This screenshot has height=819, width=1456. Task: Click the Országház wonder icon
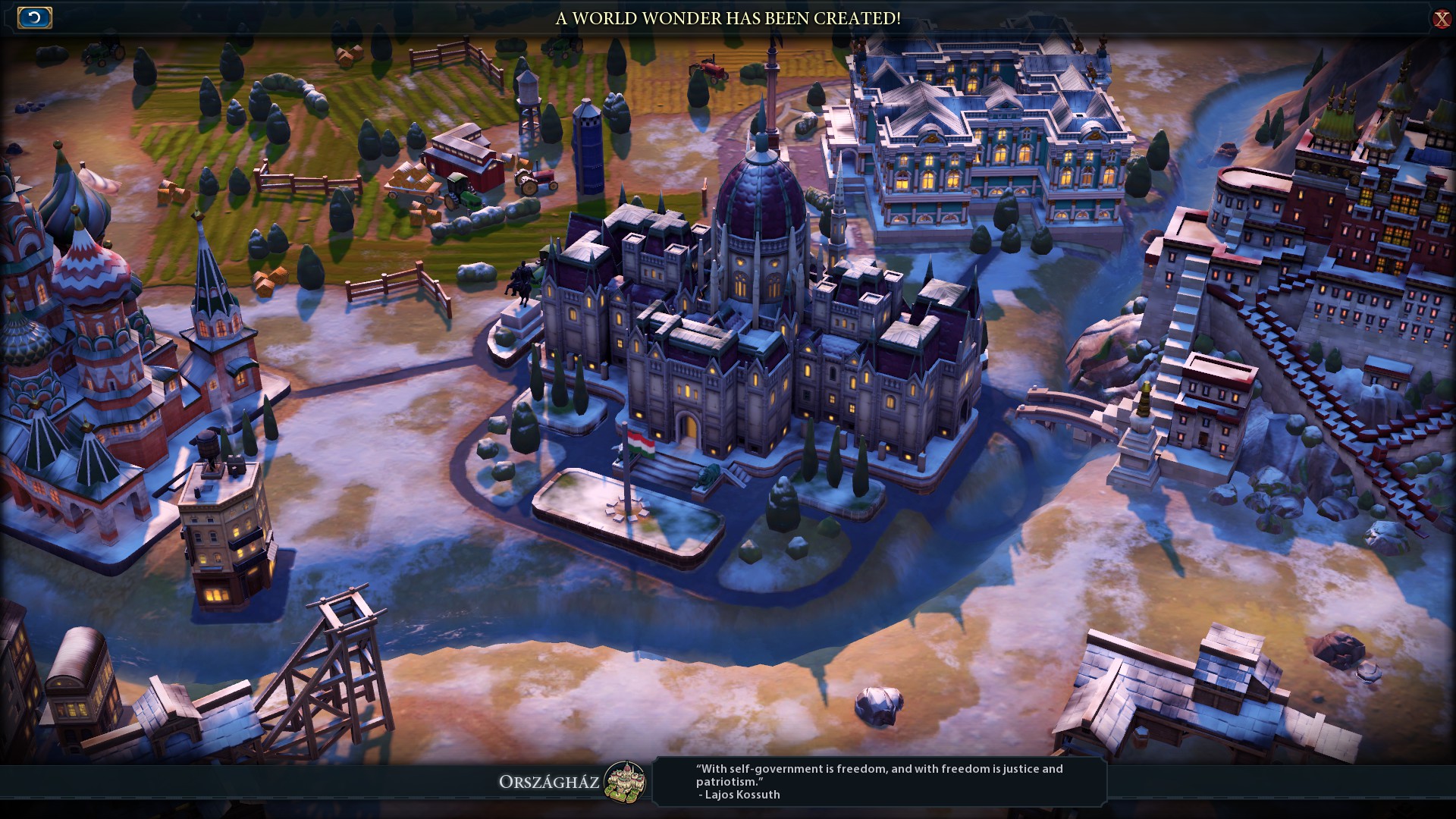pyautogui.click(x=625, y=781)
